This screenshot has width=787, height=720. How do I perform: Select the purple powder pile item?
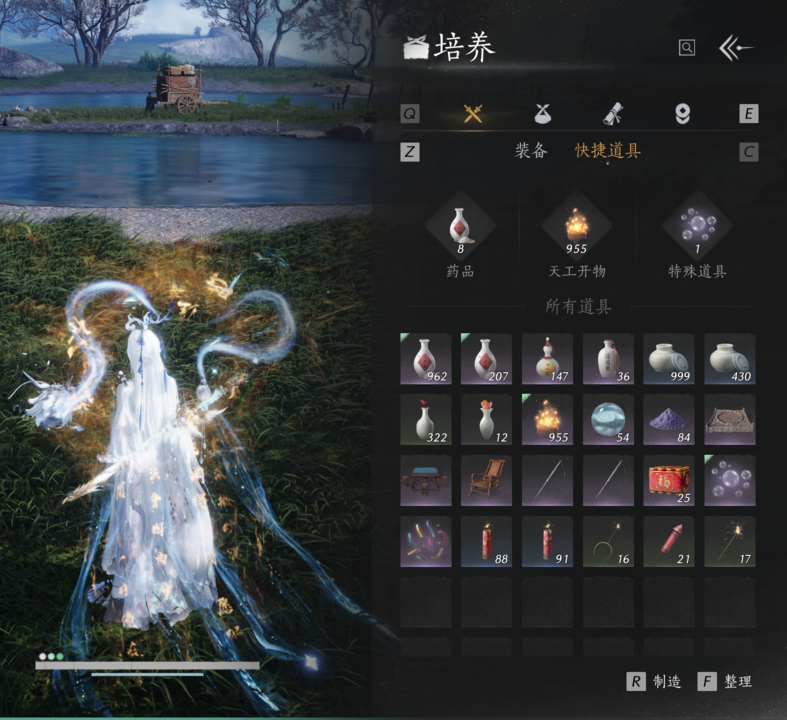(669, 420)
